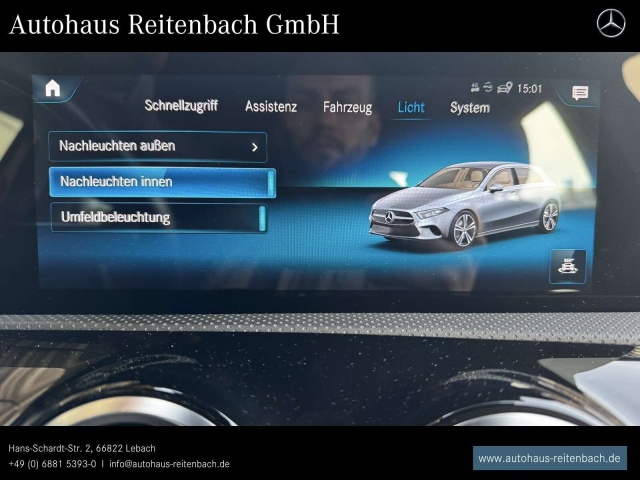Image resolution: width=640 pixels, height=480 pixels.
Task: Open the Nachleuchten außen submenu
Action: (x=158, y=146)
